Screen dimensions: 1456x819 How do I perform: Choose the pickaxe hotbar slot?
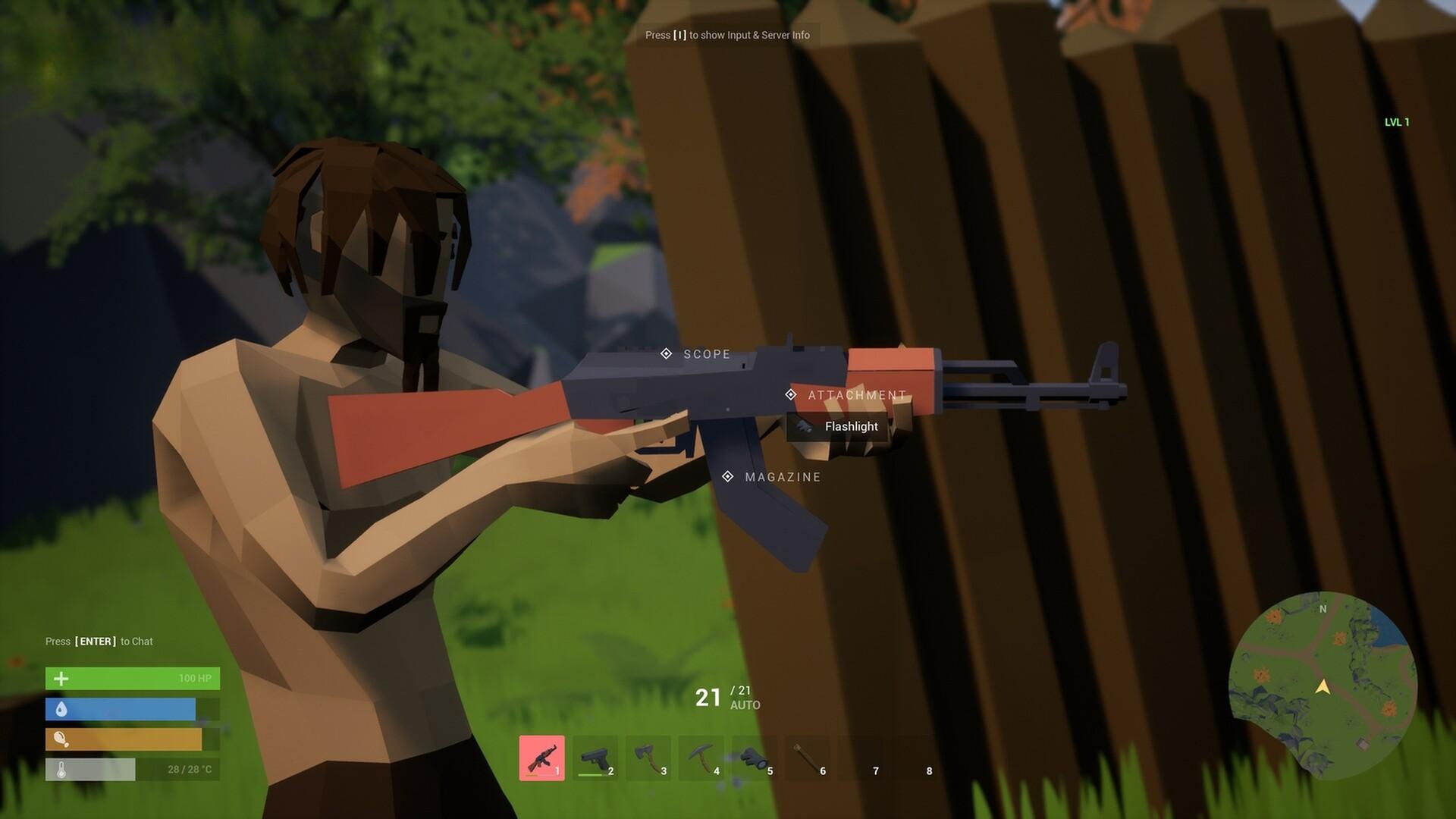point(701,758)
